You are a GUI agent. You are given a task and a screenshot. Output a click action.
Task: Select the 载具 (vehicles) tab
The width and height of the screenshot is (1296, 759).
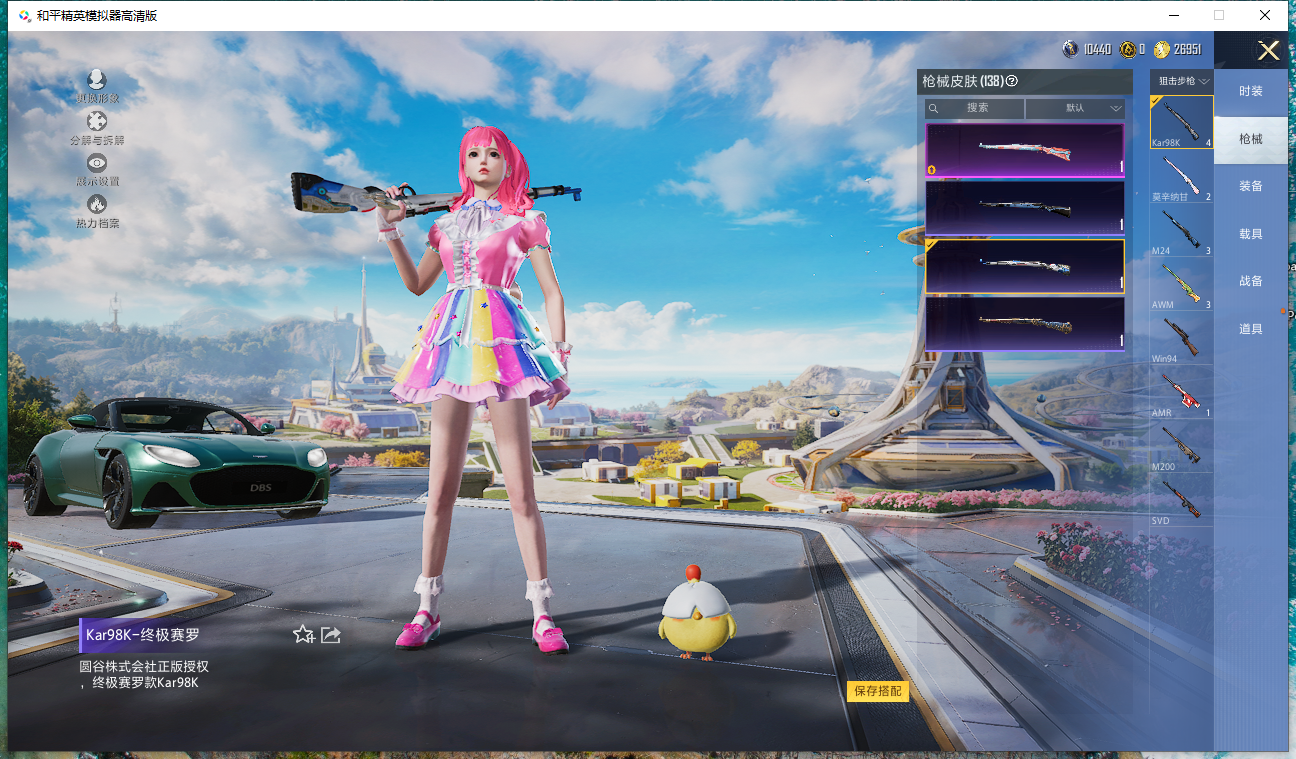1250,234
